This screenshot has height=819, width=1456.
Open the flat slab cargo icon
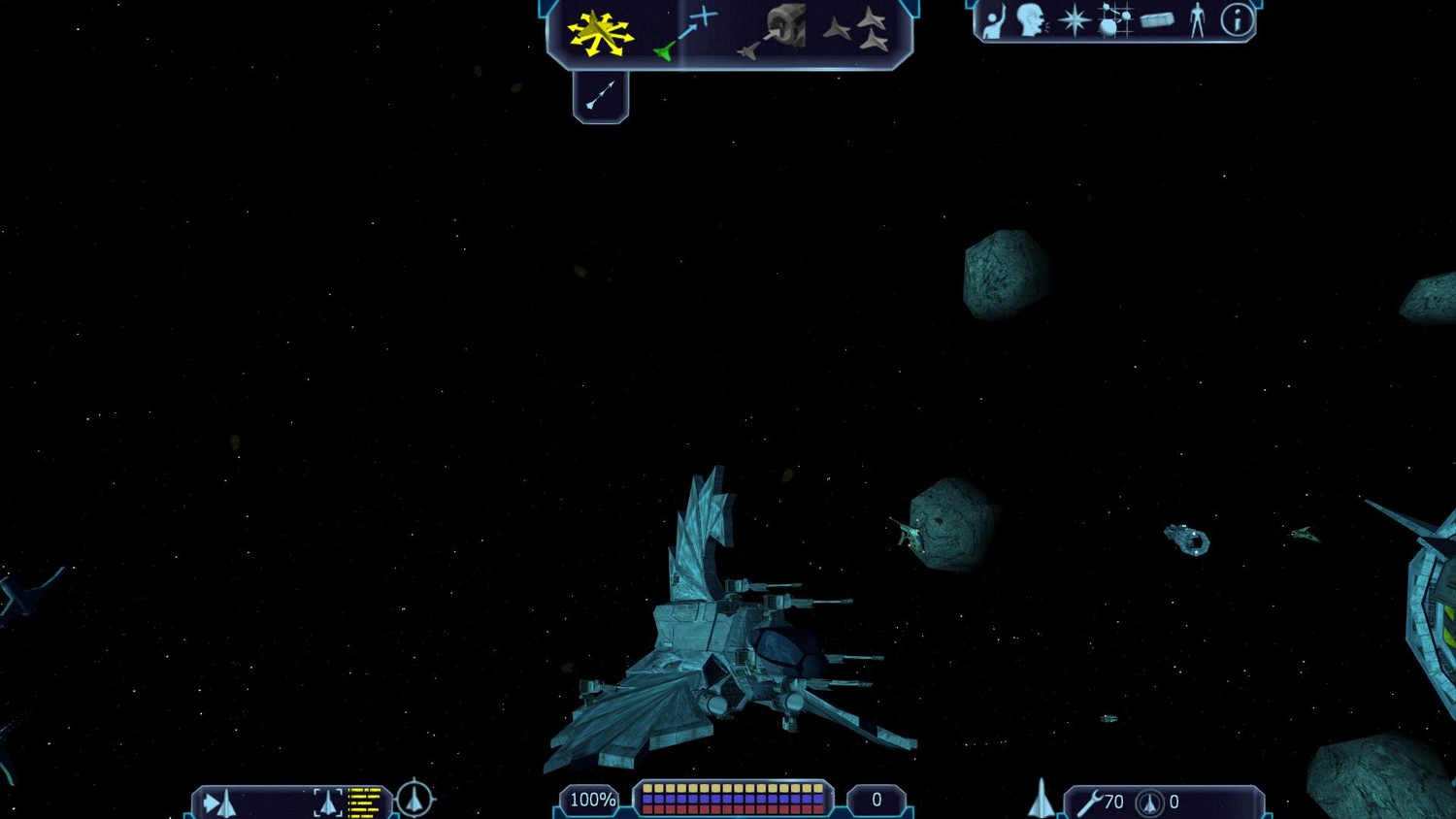click(1157, 20)
